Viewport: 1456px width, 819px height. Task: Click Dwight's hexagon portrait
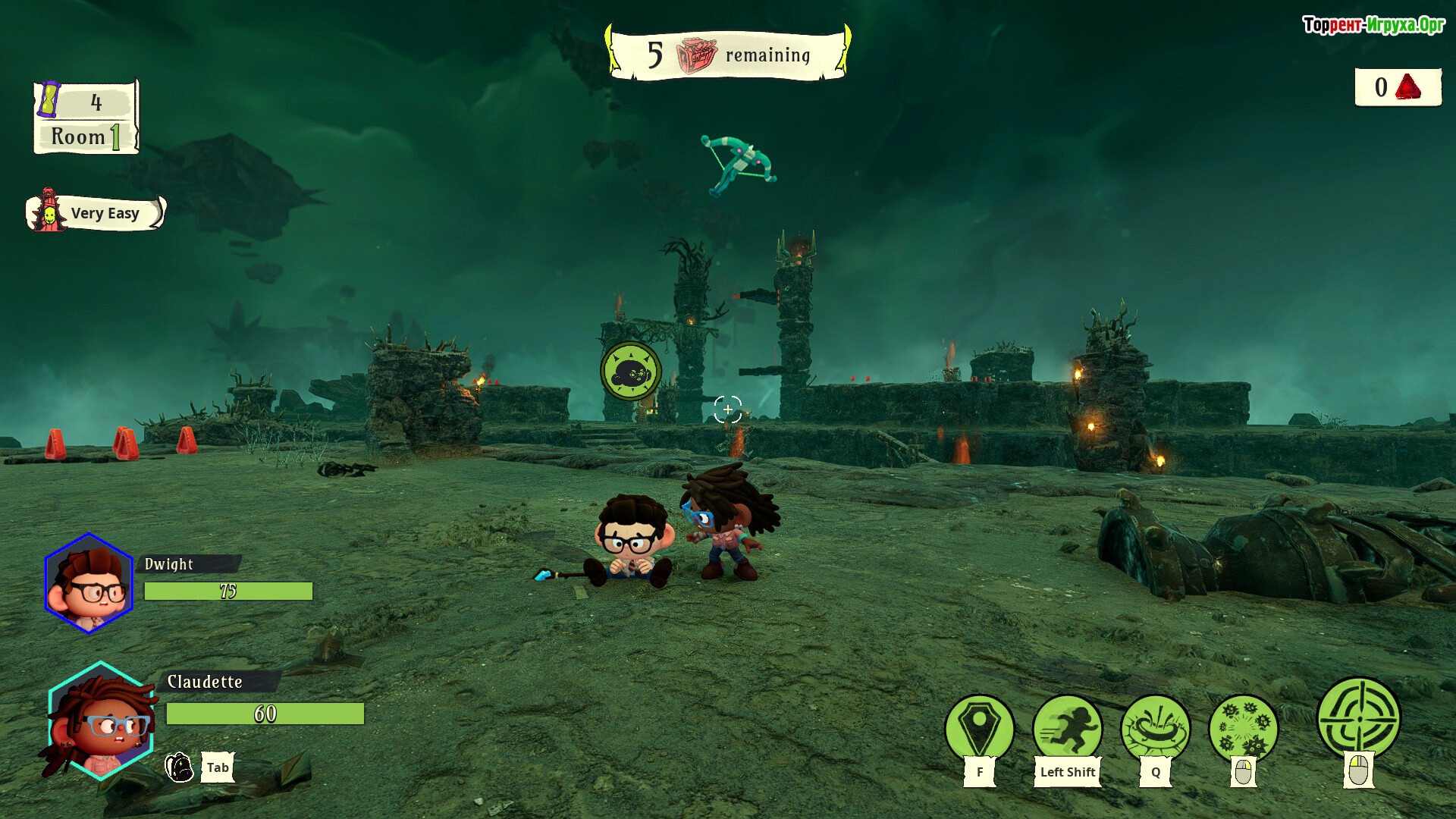tap(89, 583)
